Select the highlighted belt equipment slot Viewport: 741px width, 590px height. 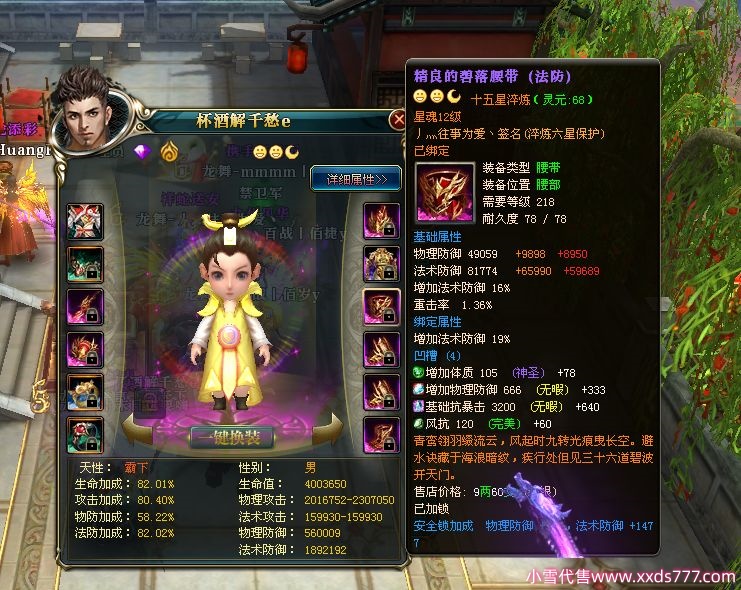click(x=381, y=306)
